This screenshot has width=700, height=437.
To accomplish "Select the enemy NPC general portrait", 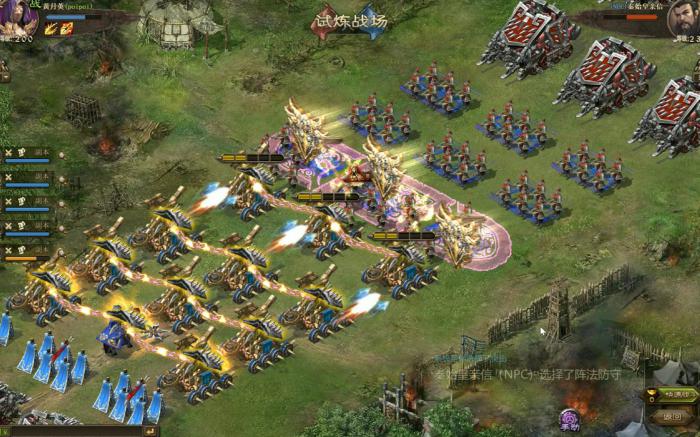I will [x=684, y=19].
